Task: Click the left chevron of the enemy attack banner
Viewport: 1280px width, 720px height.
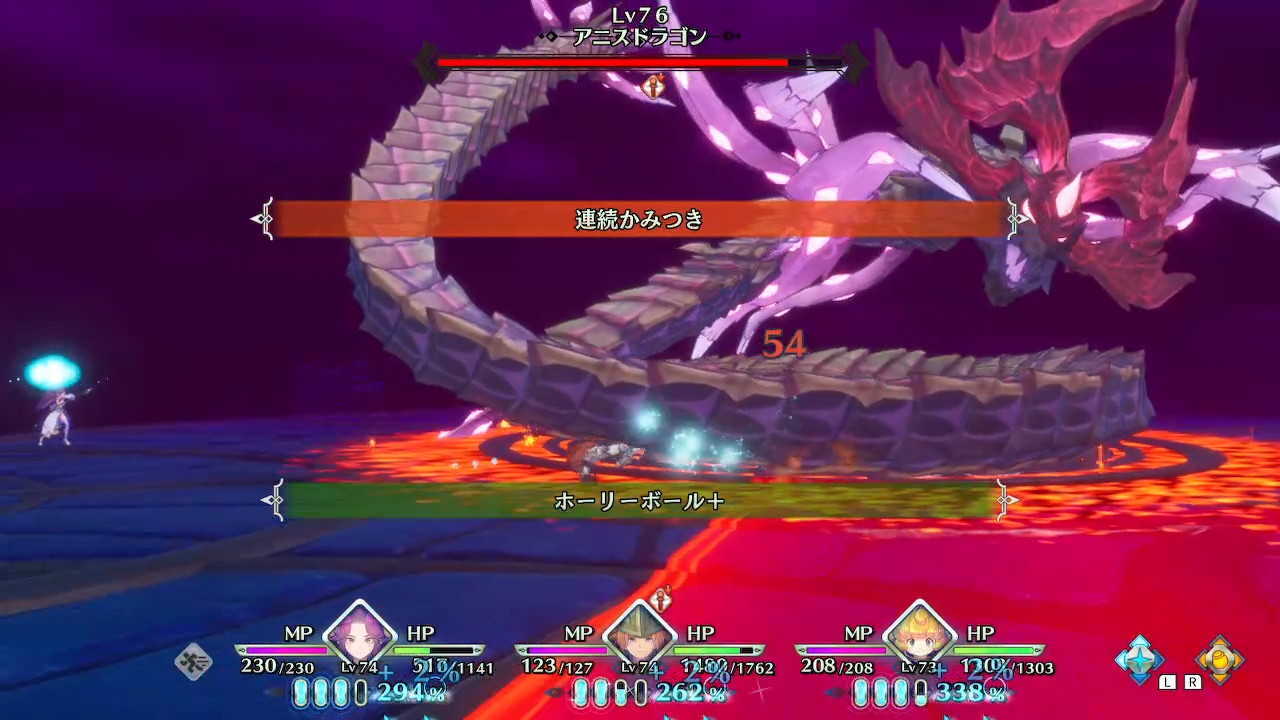Action: (x=265, y=217)
